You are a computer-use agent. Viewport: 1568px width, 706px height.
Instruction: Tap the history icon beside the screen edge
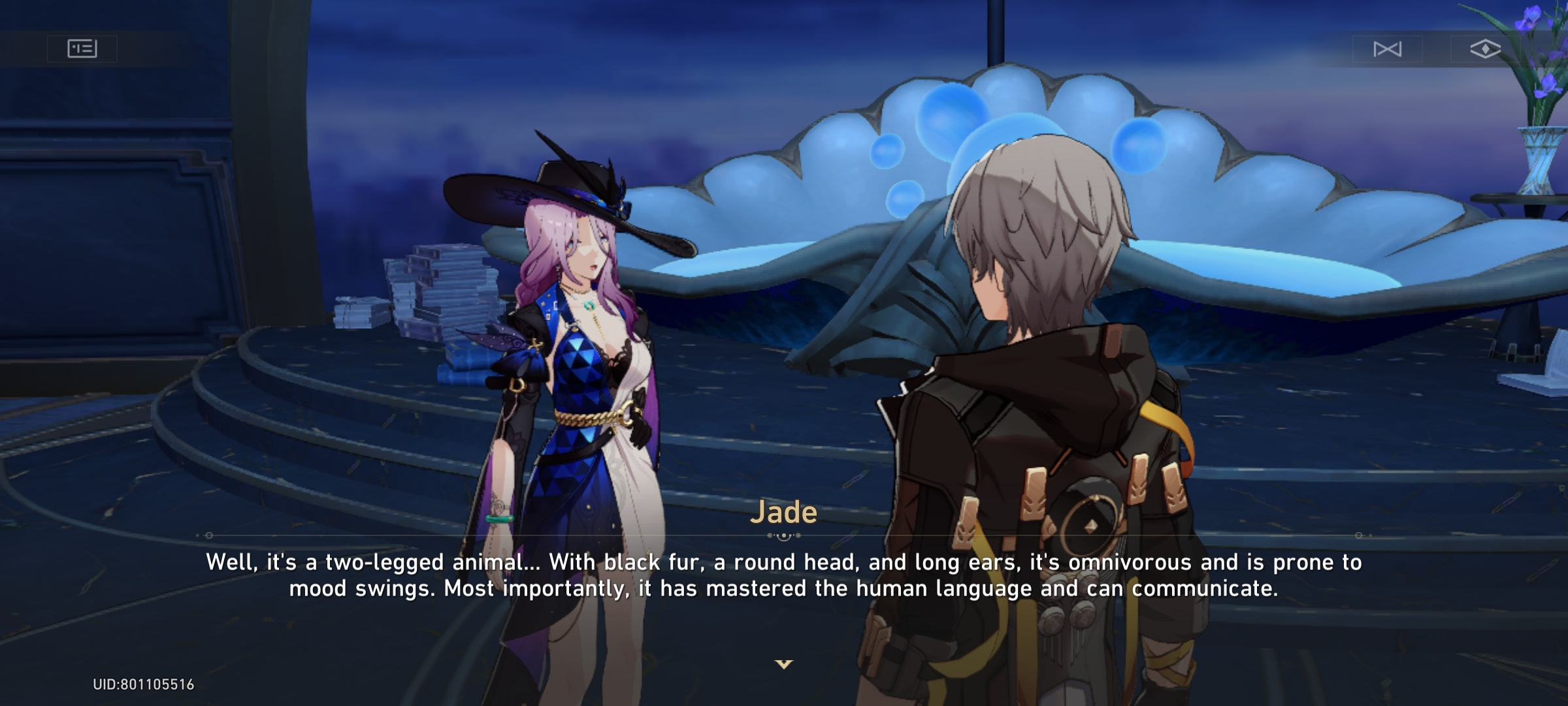[x=83, y=47]
